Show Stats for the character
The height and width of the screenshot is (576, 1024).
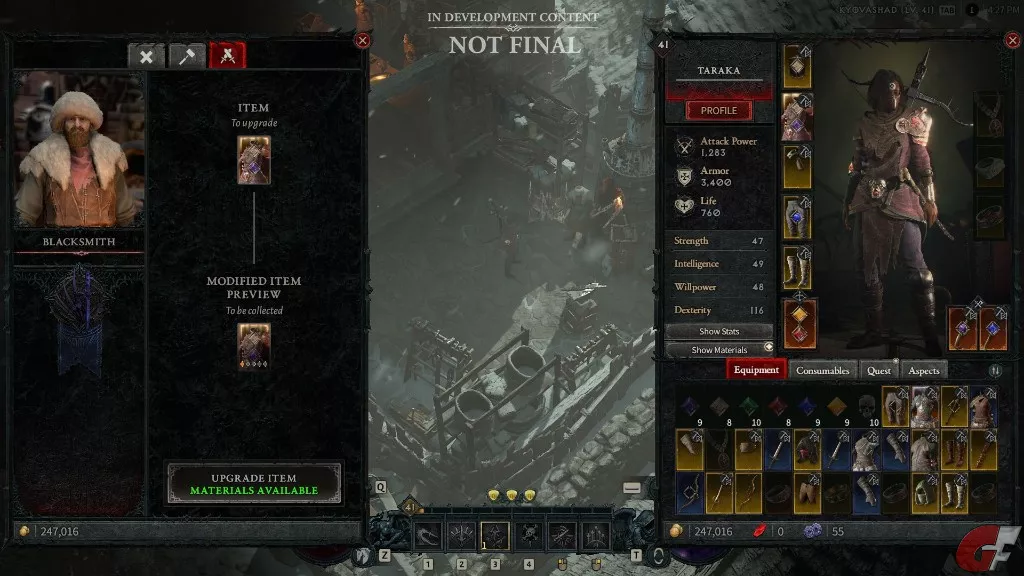720,331
